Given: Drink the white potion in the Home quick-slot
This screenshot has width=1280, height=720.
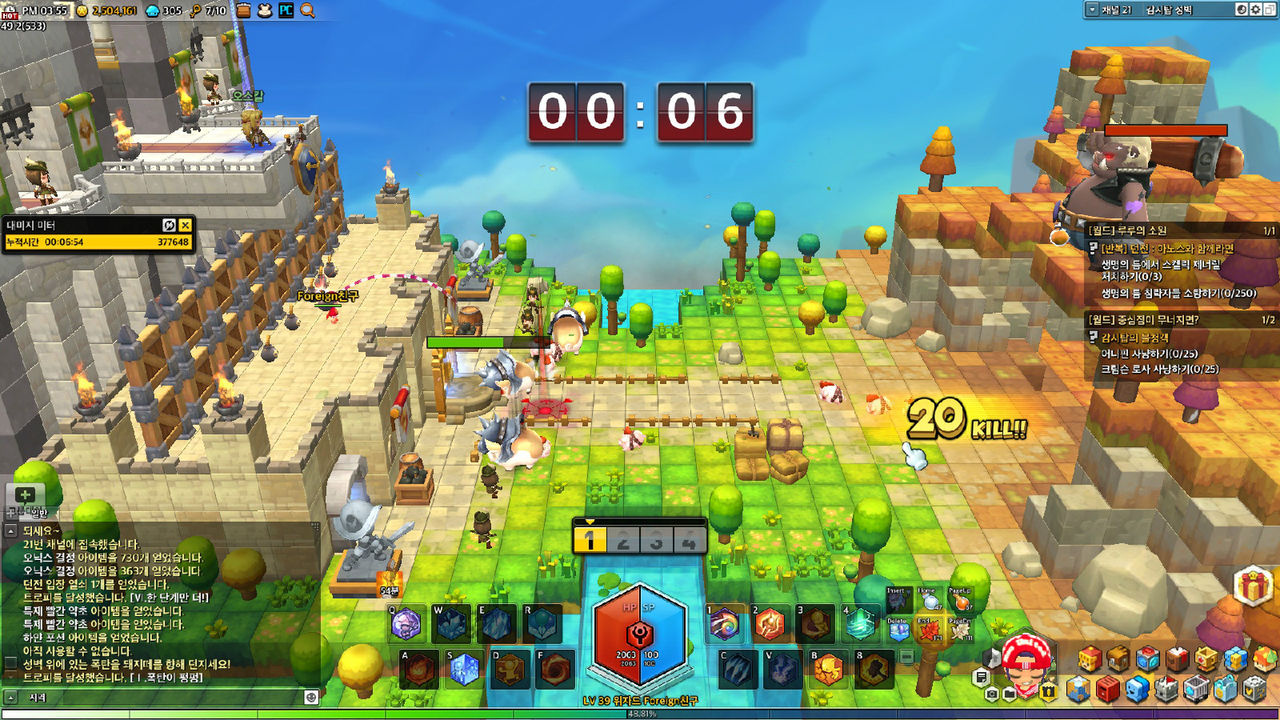Looking at the screenshot, I should [x=930, y=600].
